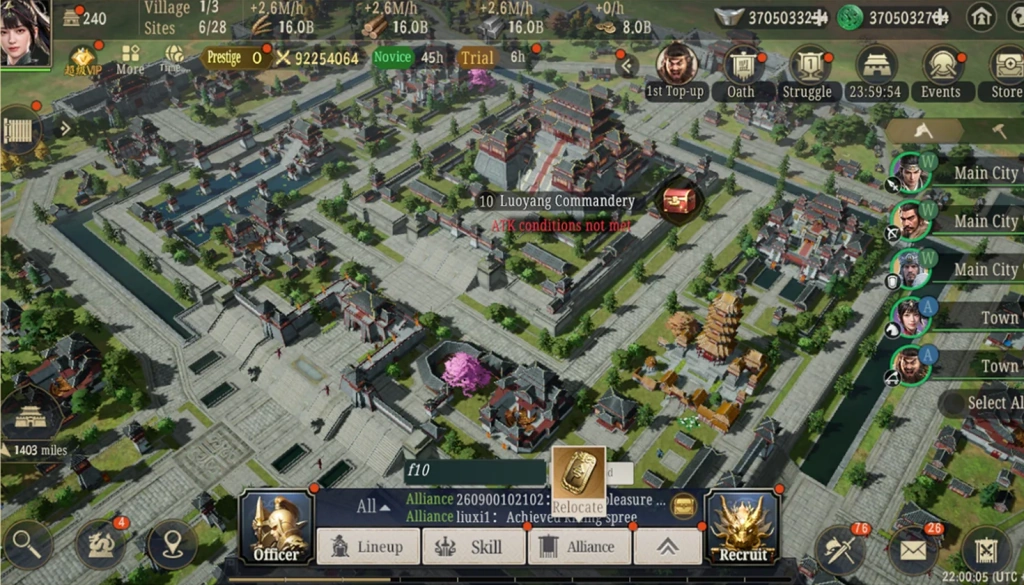Open the Alliance panel

[x=579, y=547]
